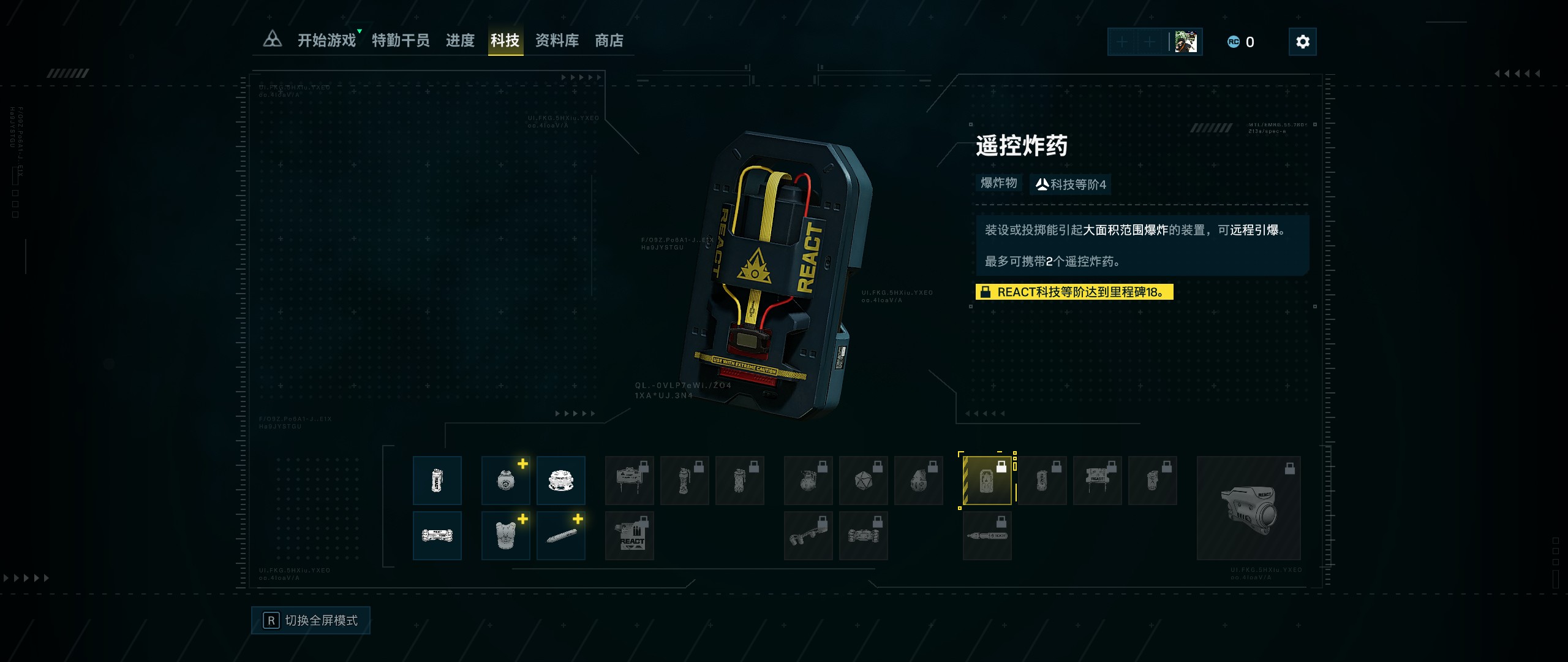Open the 资料库 tab
The height and width of the screenshot is (662, 1568).
[x=557, y=40]
